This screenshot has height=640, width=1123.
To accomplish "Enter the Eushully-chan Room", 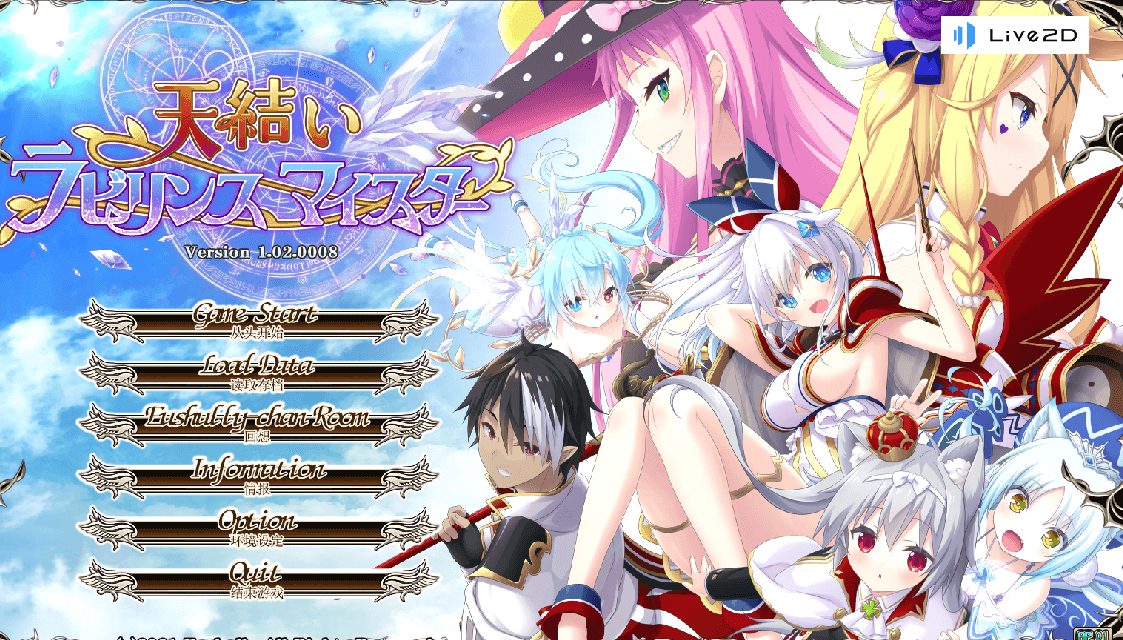I will (258, 424).
